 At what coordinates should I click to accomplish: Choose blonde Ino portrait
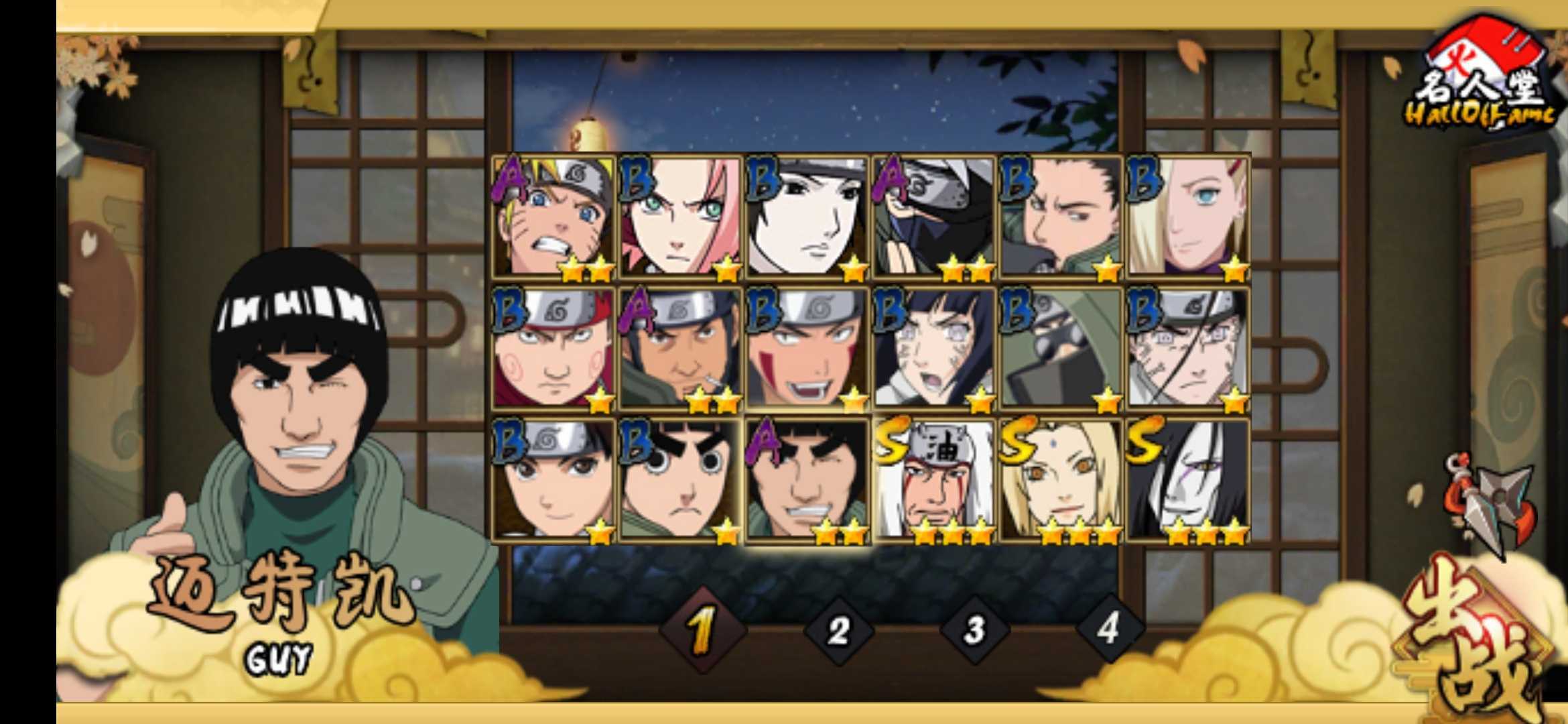(x=1188, y=217)
